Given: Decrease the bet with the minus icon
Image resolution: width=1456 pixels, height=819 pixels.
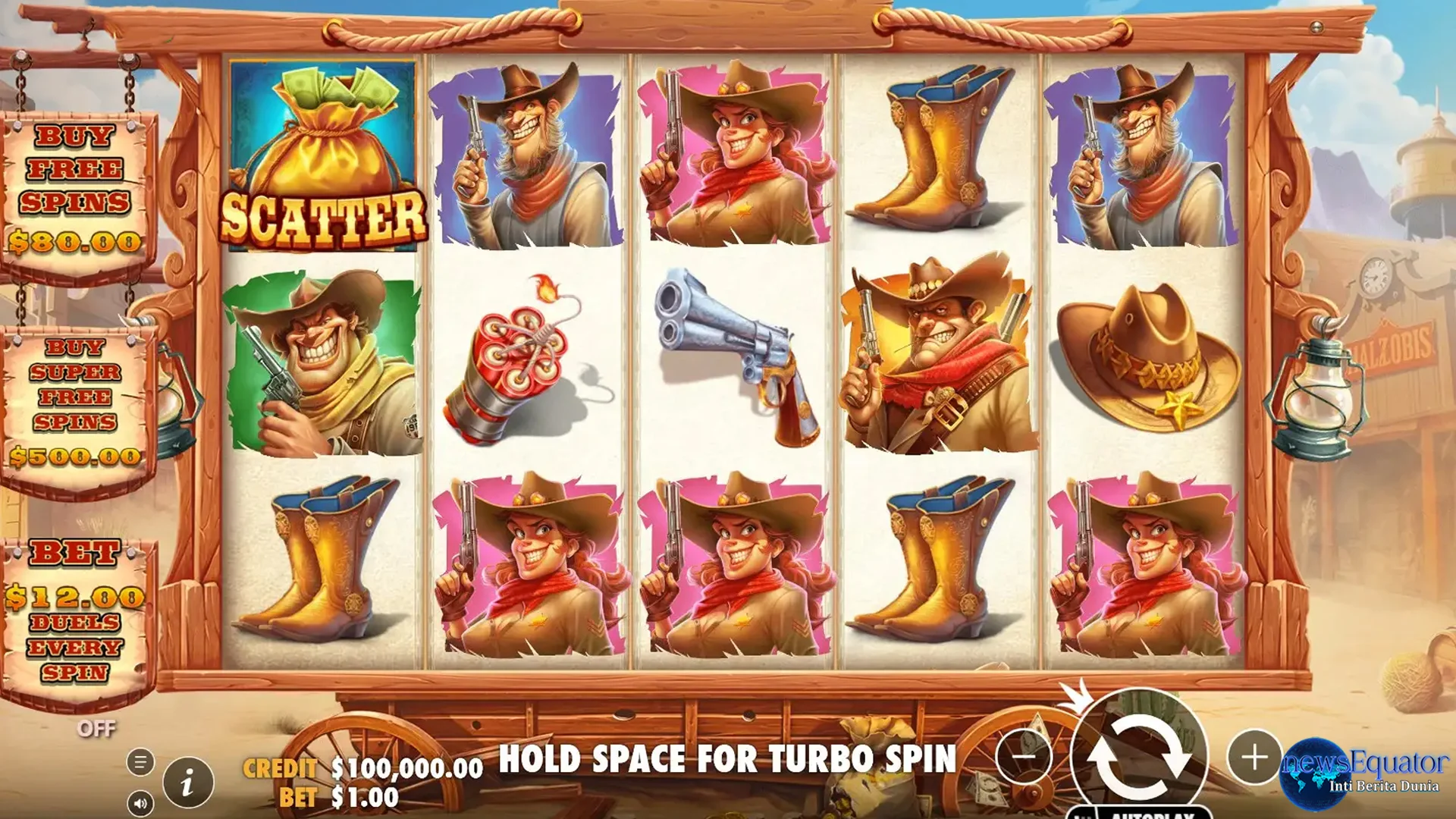Looking at the screenshot, I should (x=1025, y=755).
